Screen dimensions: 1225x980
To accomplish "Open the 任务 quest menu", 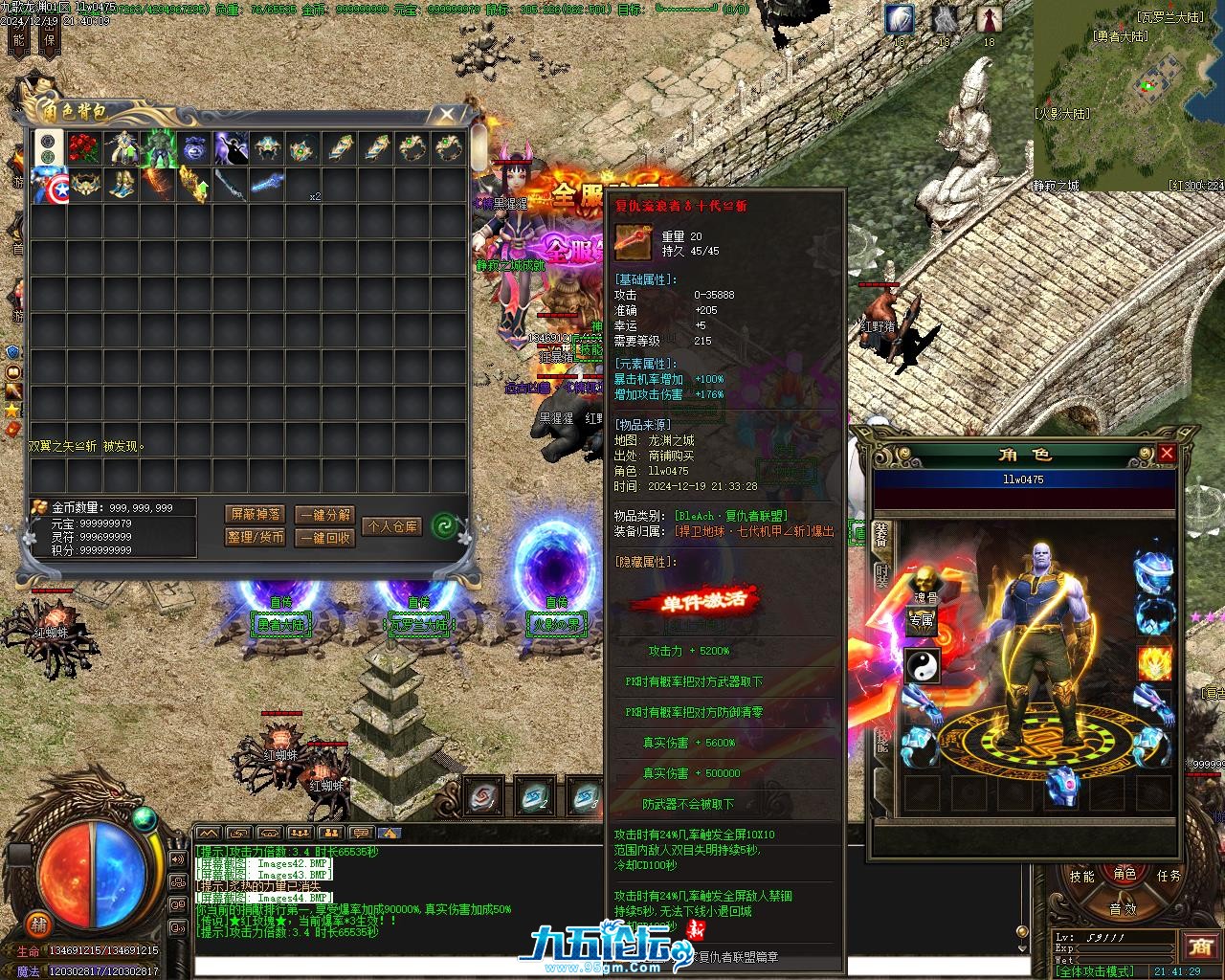I will pos(1169,876).
